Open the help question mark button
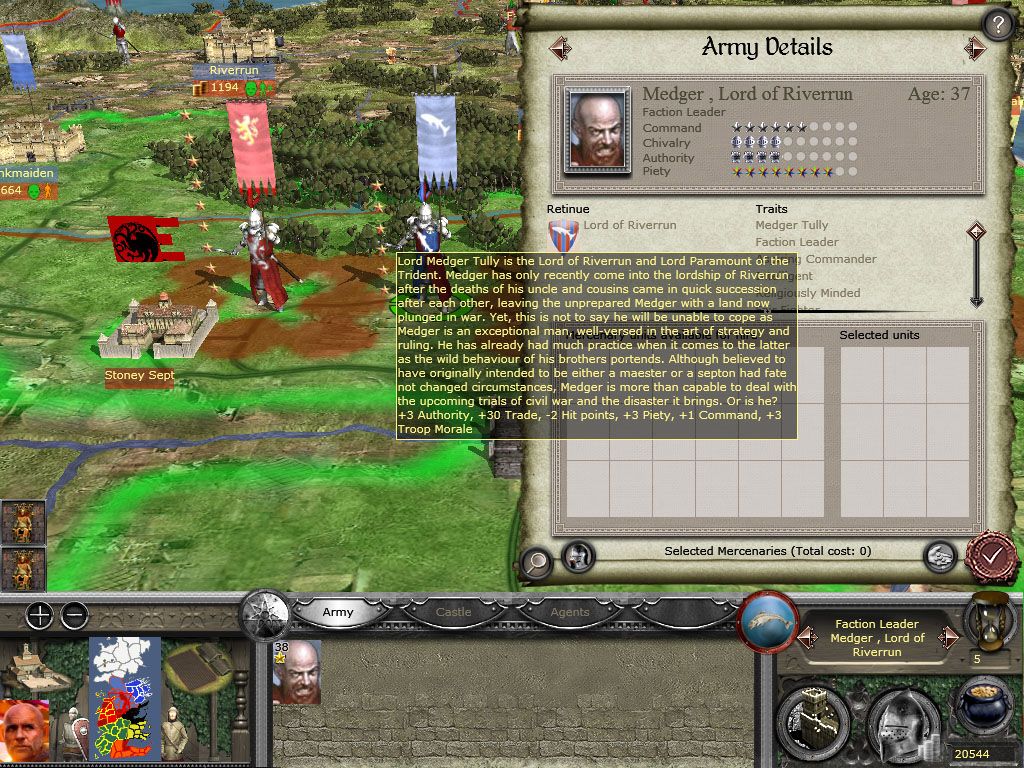Screen dimensions: 1024x768 (997, 24)
